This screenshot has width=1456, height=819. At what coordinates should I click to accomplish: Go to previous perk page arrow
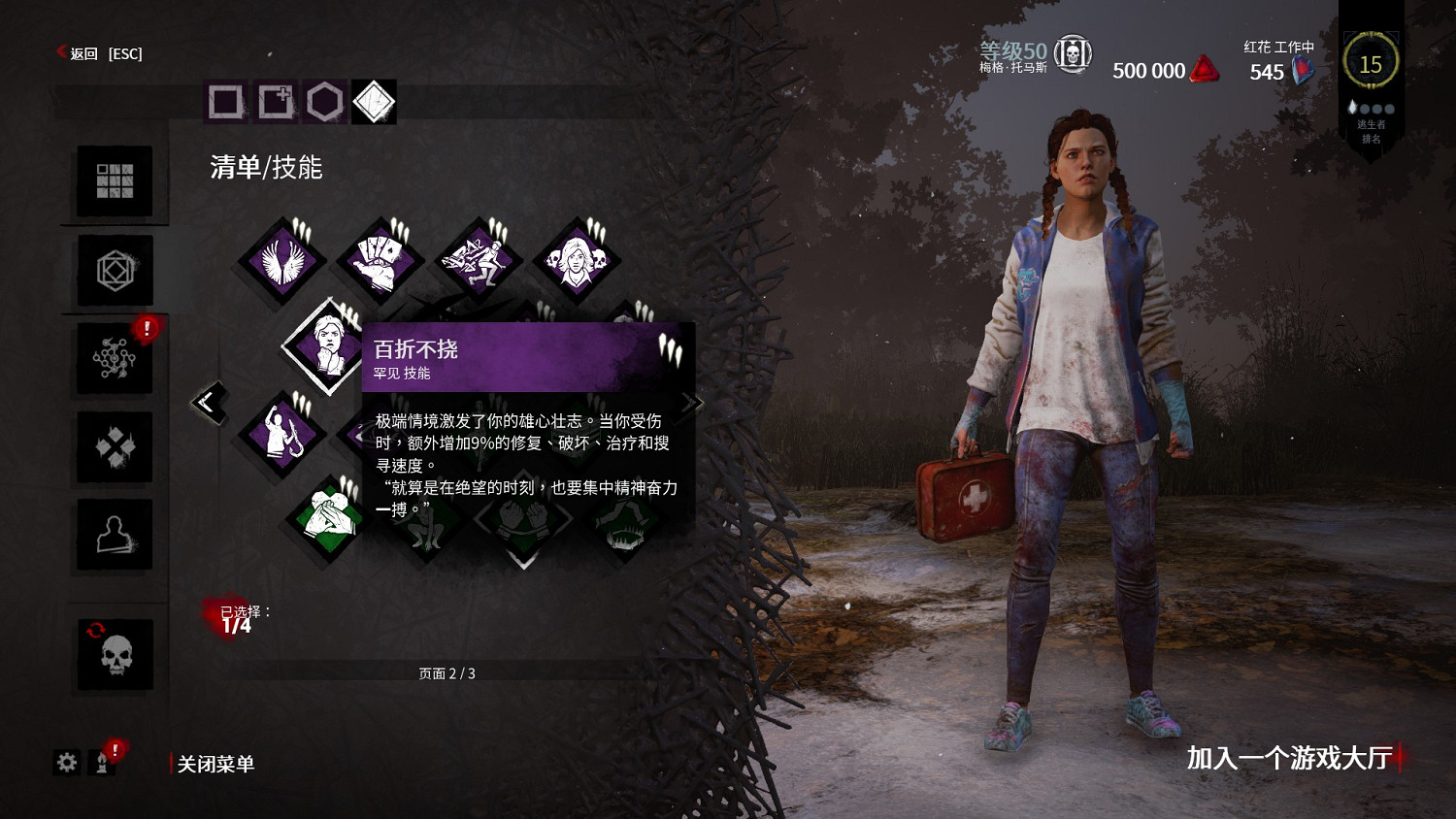208,402
